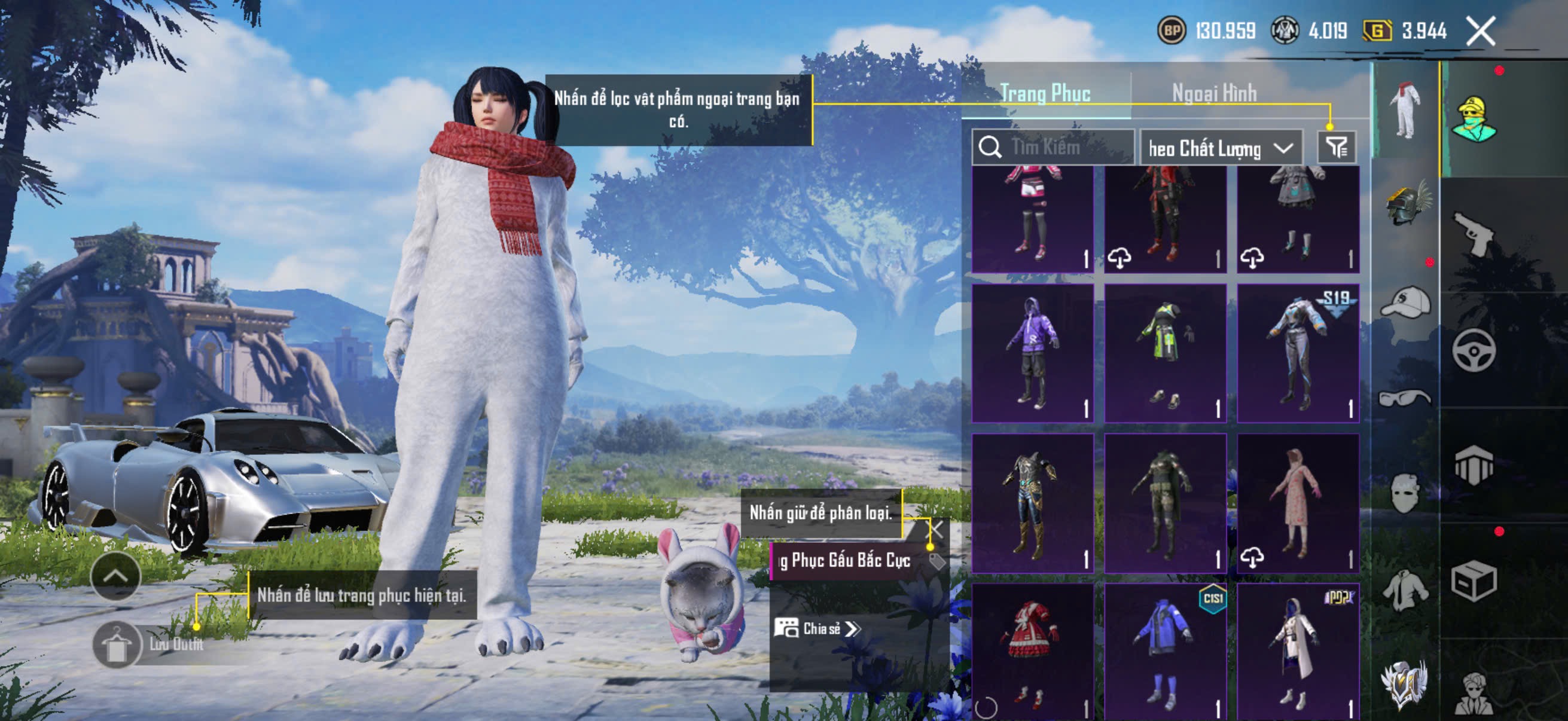Open the helmet category
Screen dimensions: 1568x721
pos(1406,204)
